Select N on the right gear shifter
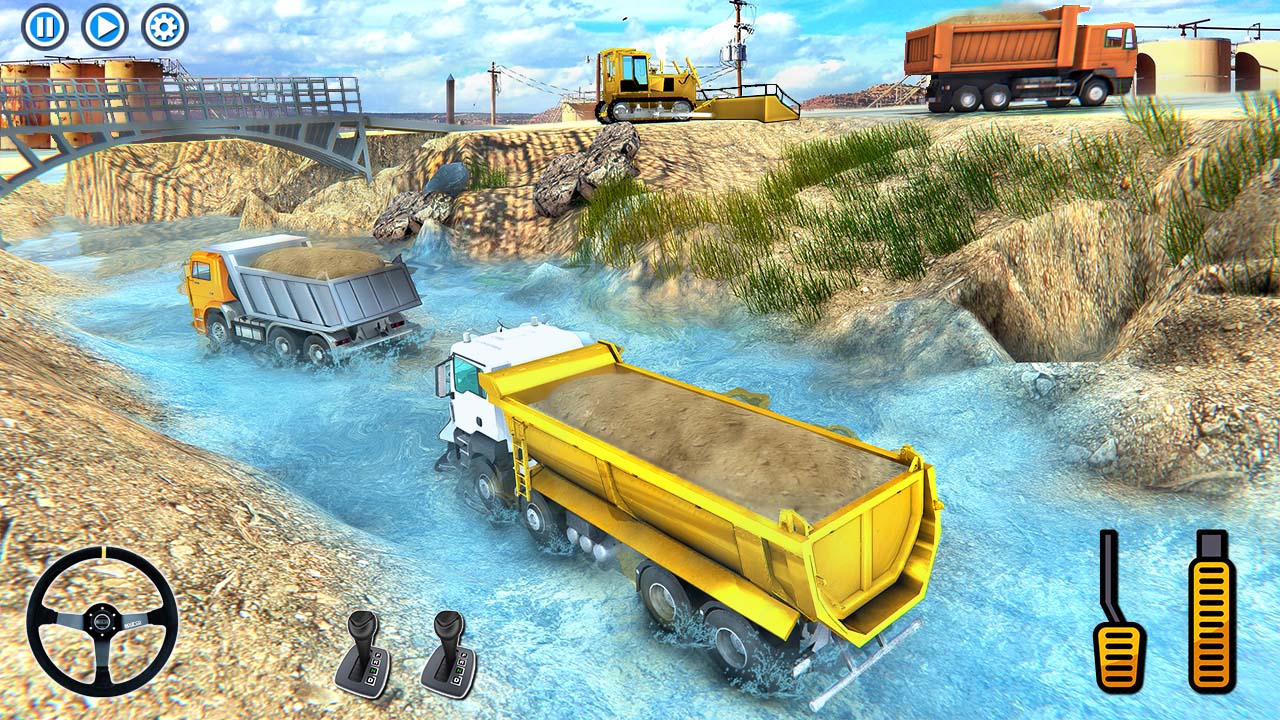Image resolution: width=1280 pixels, height=720 pixels. tap(458, 670)
